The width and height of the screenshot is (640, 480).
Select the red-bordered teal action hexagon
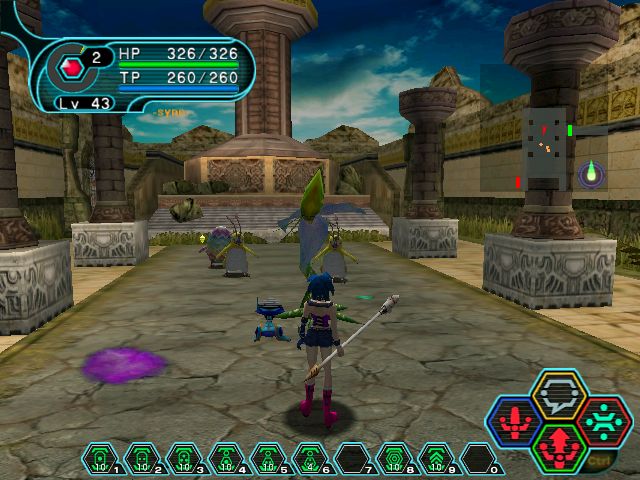point(602,421)
